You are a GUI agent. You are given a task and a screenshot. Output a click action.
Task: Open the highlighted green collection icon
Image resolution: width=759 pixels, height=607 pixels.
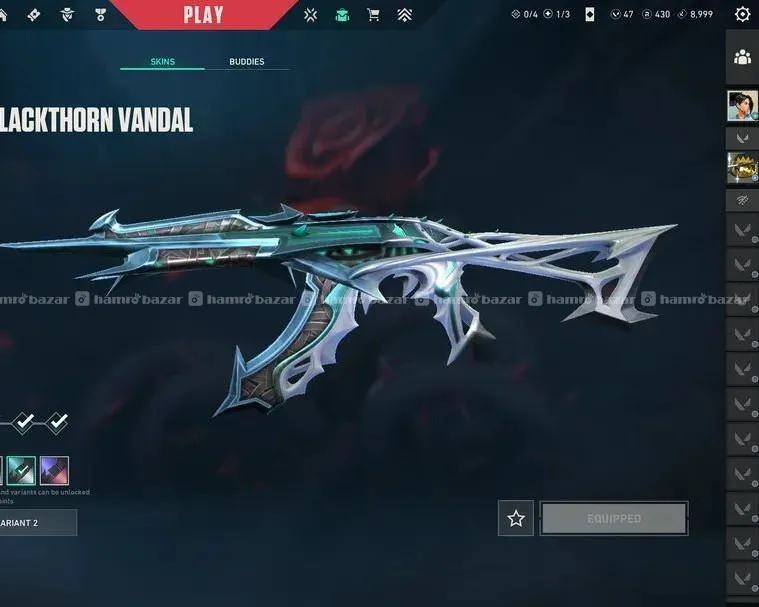click(x=342, y=14)
